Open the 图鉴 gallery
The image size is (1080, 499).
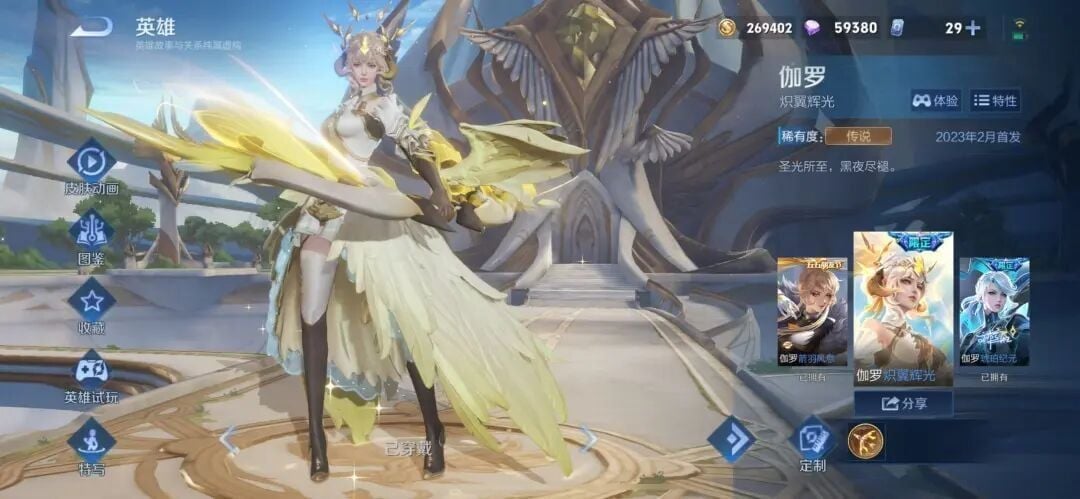[x=91, y=232]
